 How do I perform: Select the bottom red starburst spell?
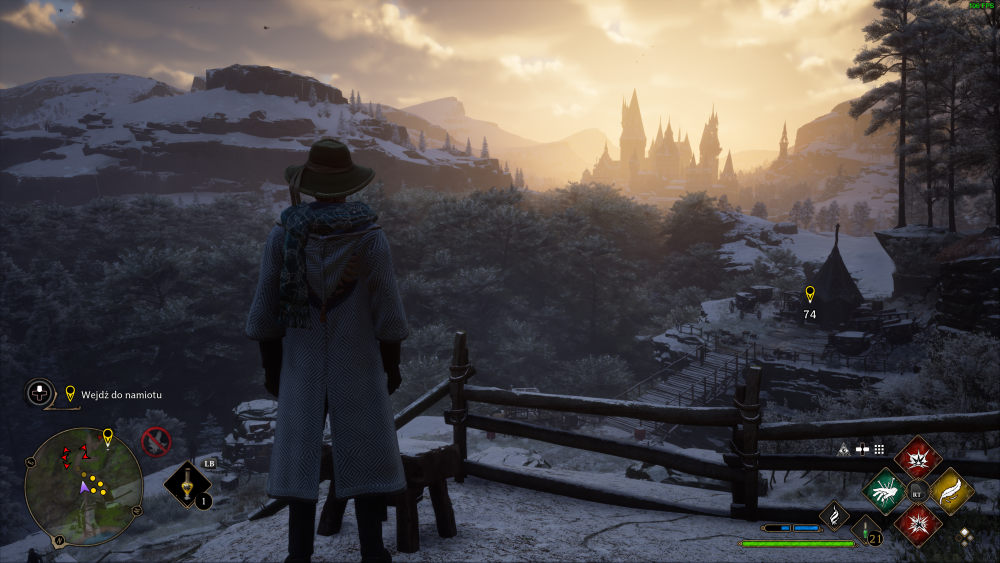pos(918,524)
